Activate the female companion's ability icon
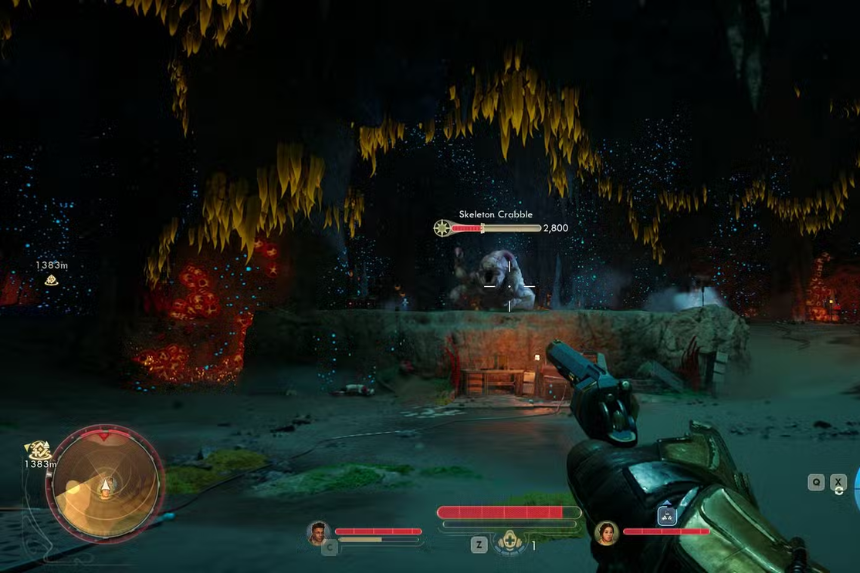Image resolution: width=860 pixels, height=573 pixels. tap(667, 516)
